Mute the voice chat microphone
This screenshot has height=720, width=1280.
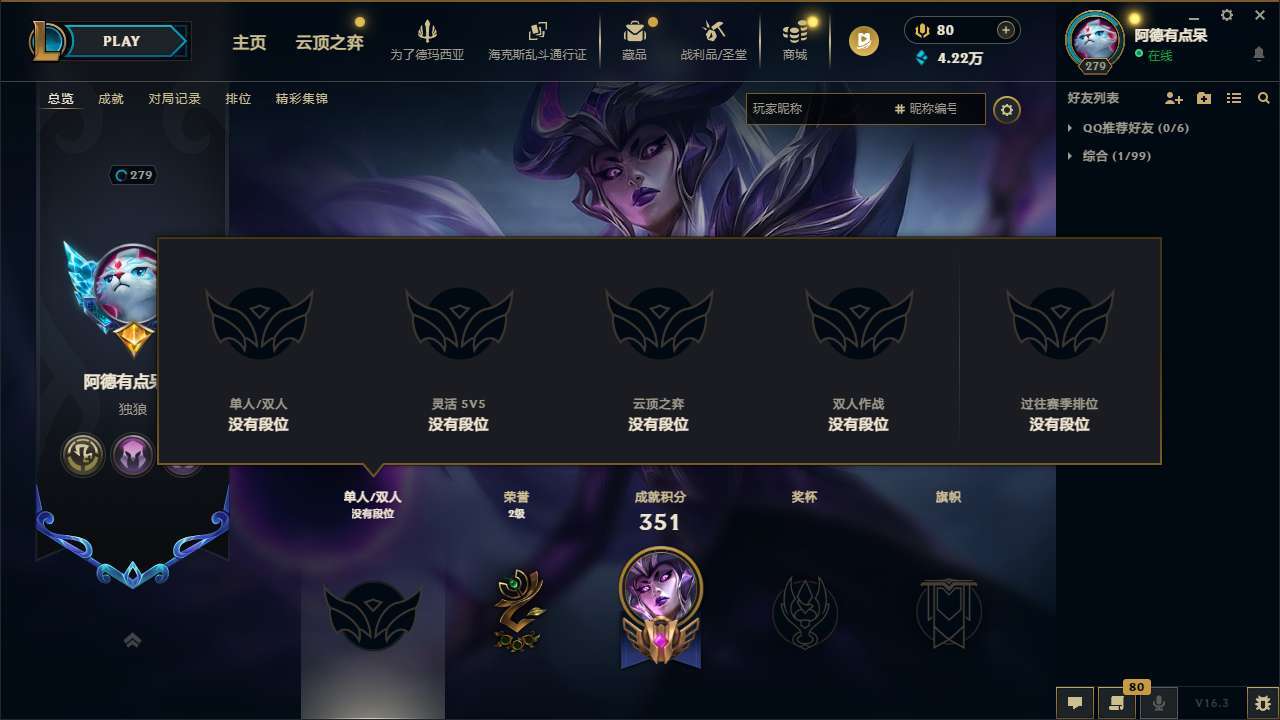pyautogui.click(x=1158, y=703)
